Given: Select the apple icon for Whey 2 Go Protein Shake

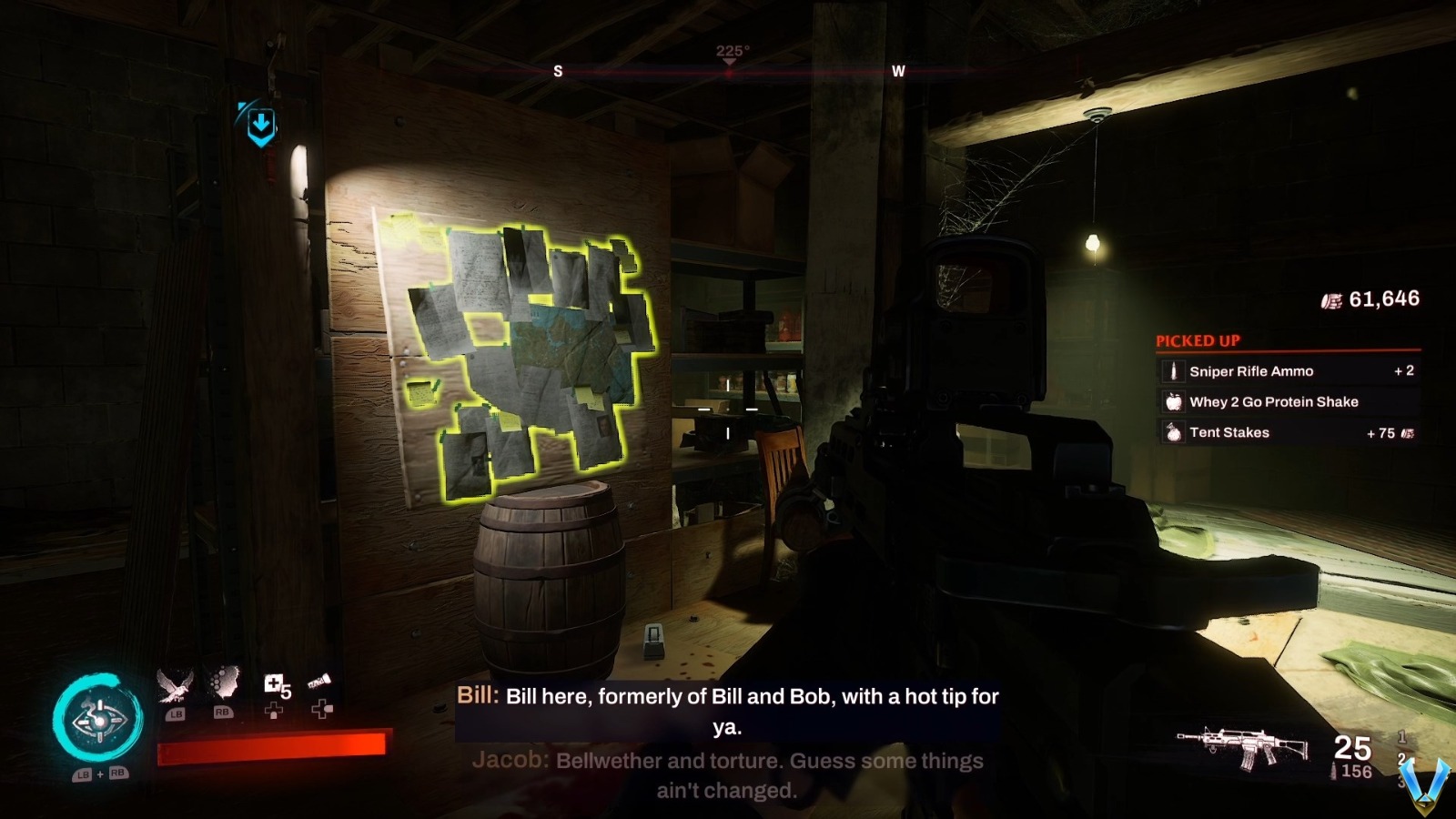Looking at the screenshot, I should pyautogui.click(x=1174, y=401).
